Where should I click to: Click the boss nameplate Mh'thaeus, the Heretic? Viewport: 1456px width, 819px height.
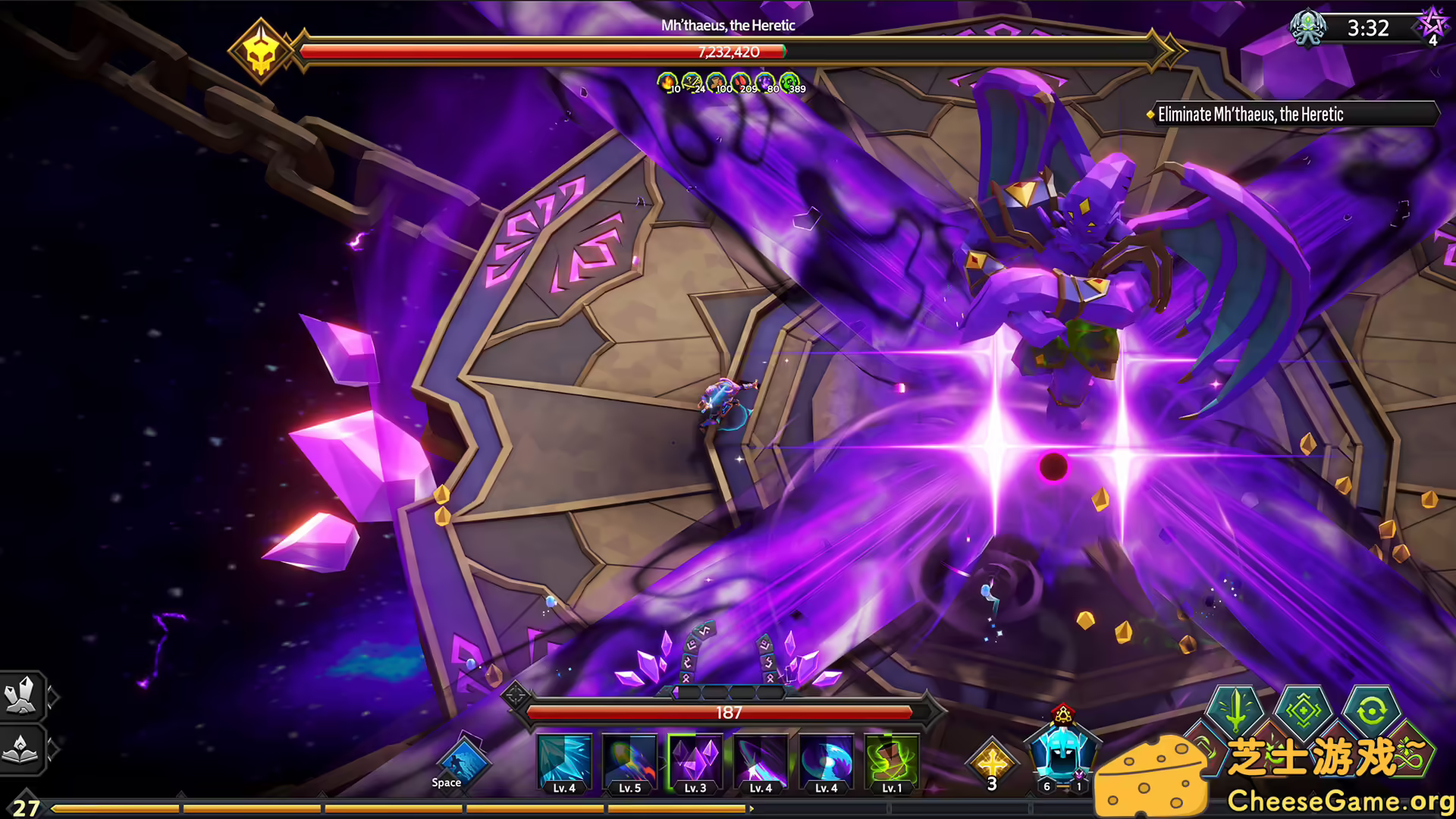(x=729, y=25)
